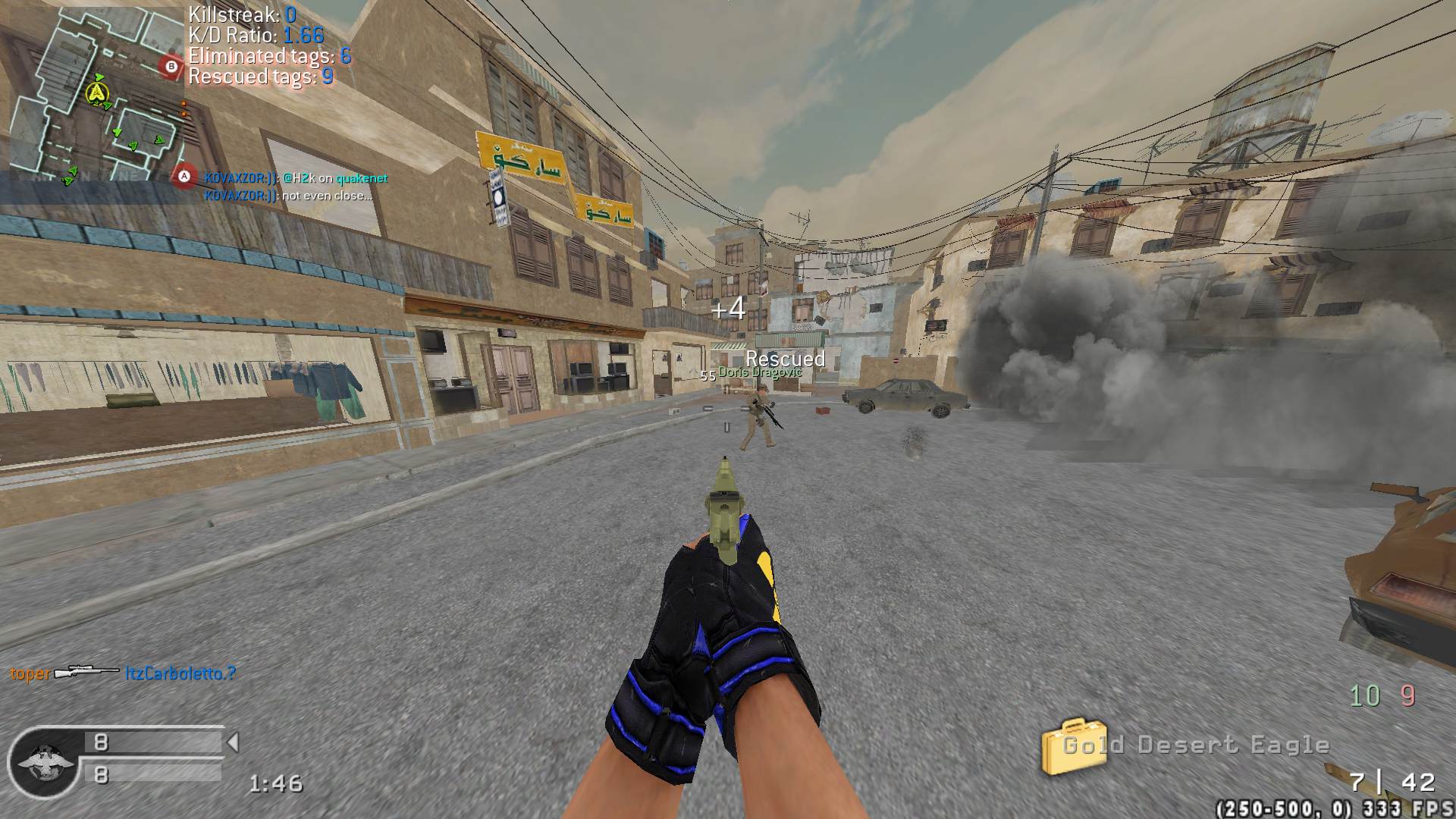
Task: Select the team eagle emblem icon
Action: click(x=42, y=762)
